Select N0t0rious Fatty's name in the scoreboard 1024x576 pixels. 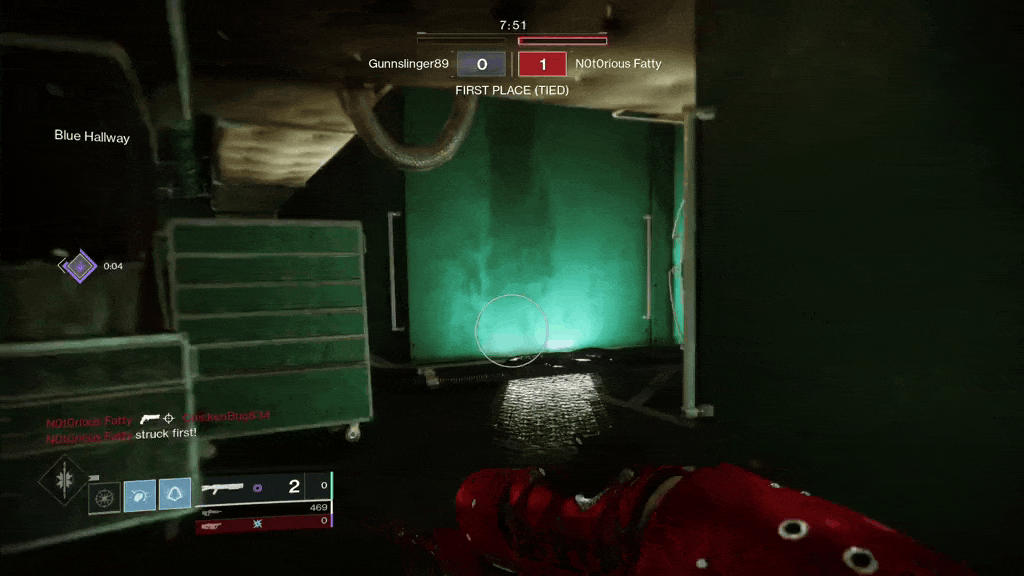coord(618,64)
